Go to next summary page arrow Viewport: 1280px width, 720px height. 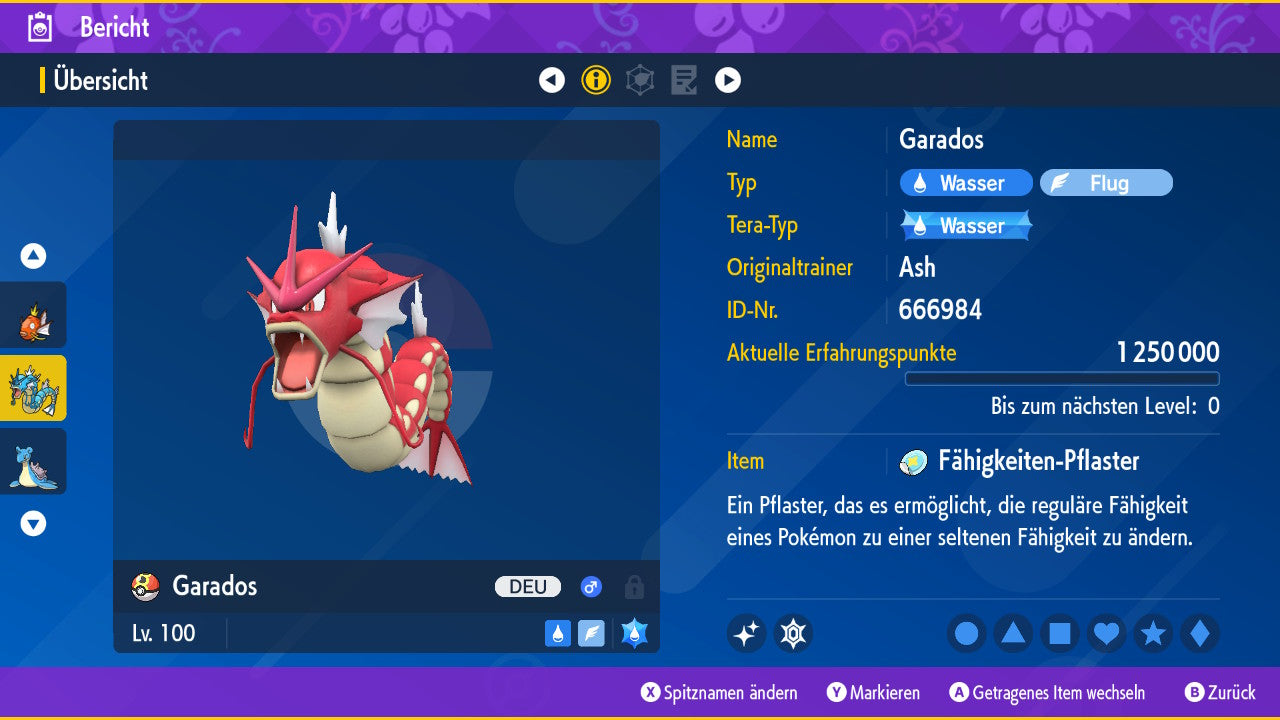(728, 80)
